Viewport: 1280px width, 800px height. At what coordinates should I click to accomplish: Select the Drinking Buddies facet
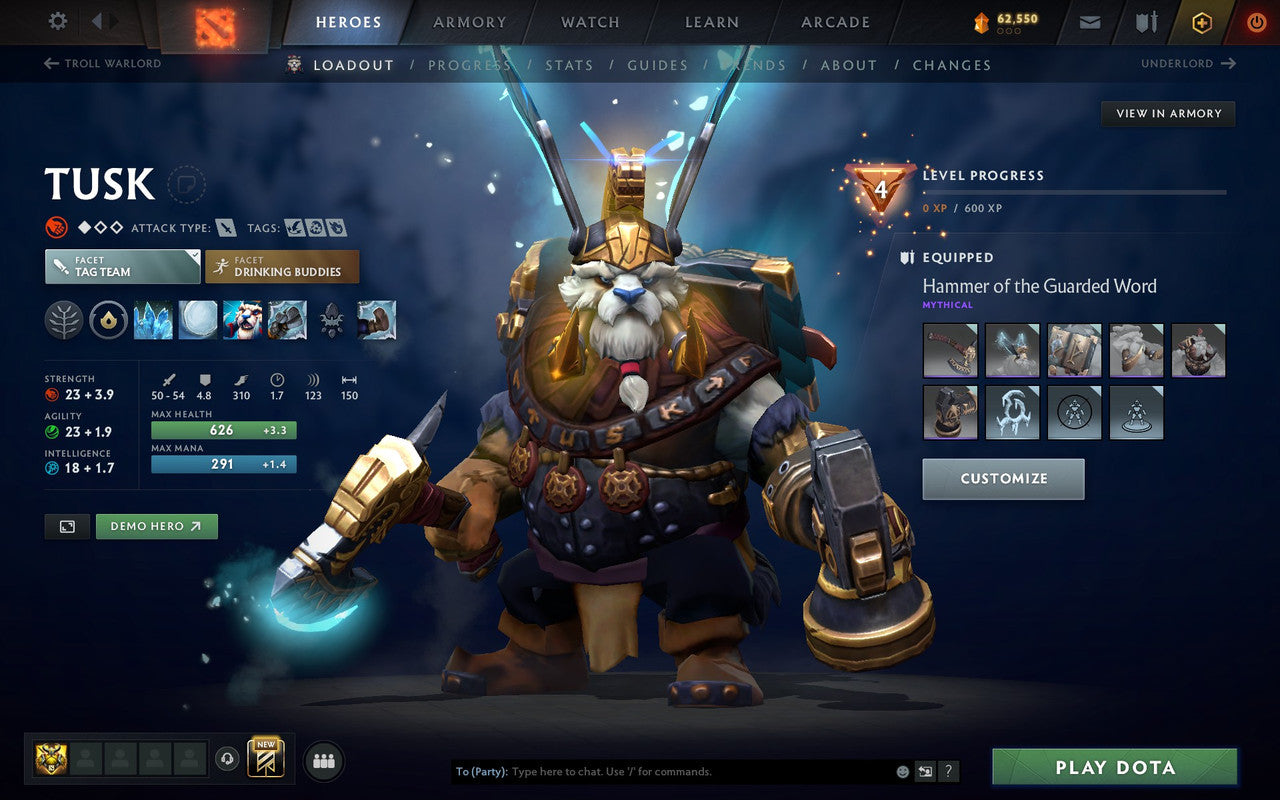click(x=282, y=266)
